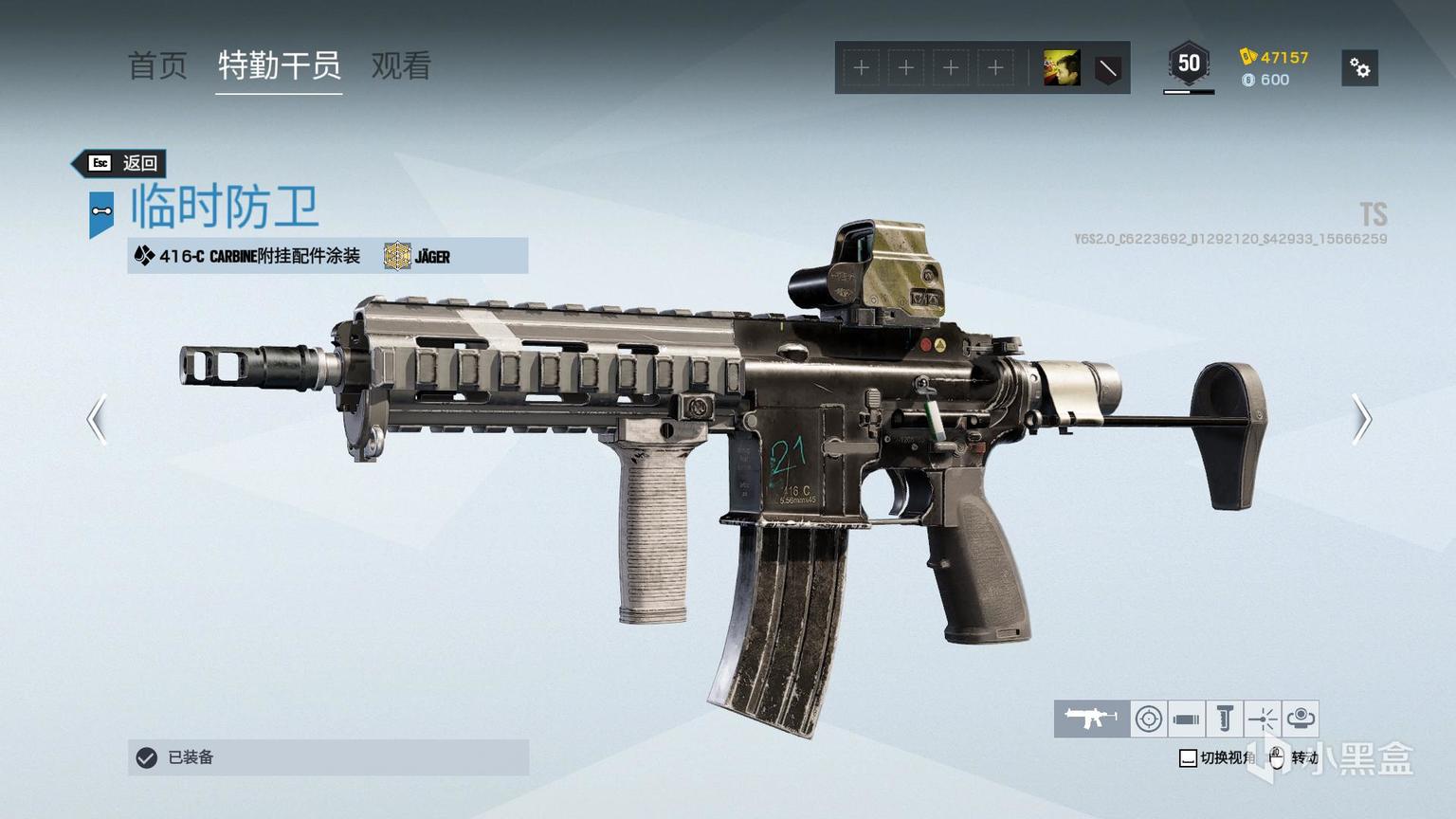Open the weapon charm icon
The height and width of the screenshot is (819, 1456).
[x=1301, y=719]
